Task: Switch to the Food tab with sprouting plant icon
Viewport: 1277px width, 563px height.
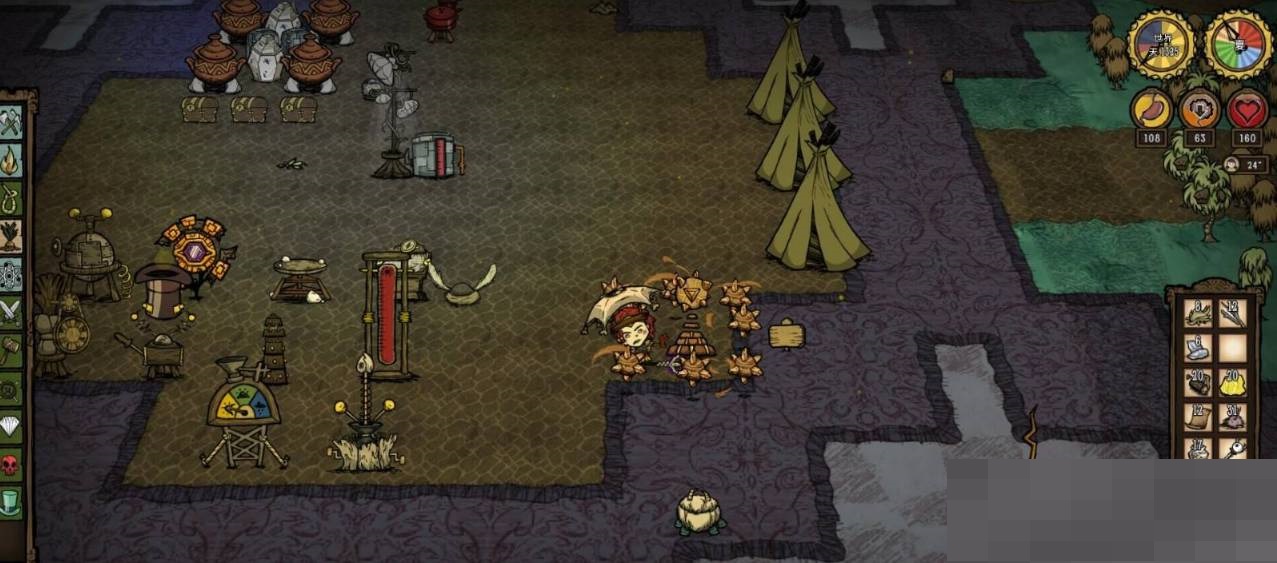Action: 11,236
